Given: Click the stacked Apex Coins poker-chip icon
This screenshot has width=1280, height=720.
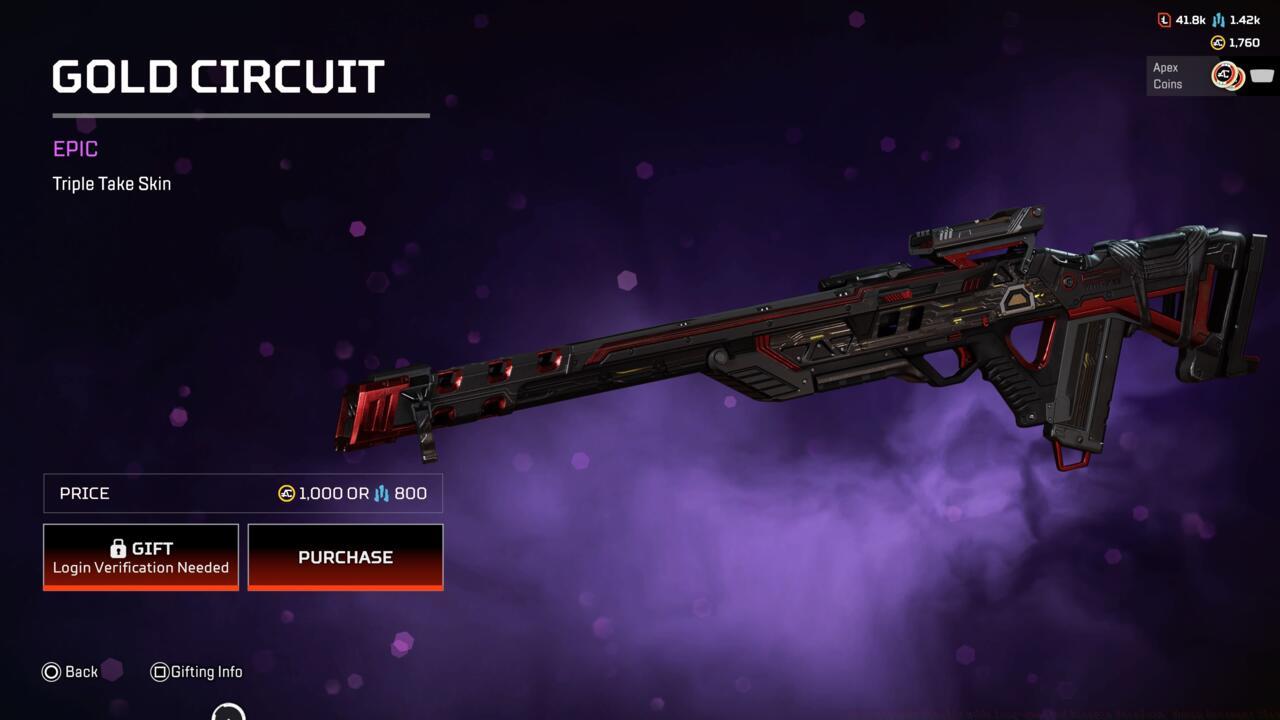Looking at the screenshot, I should 1227,75.
